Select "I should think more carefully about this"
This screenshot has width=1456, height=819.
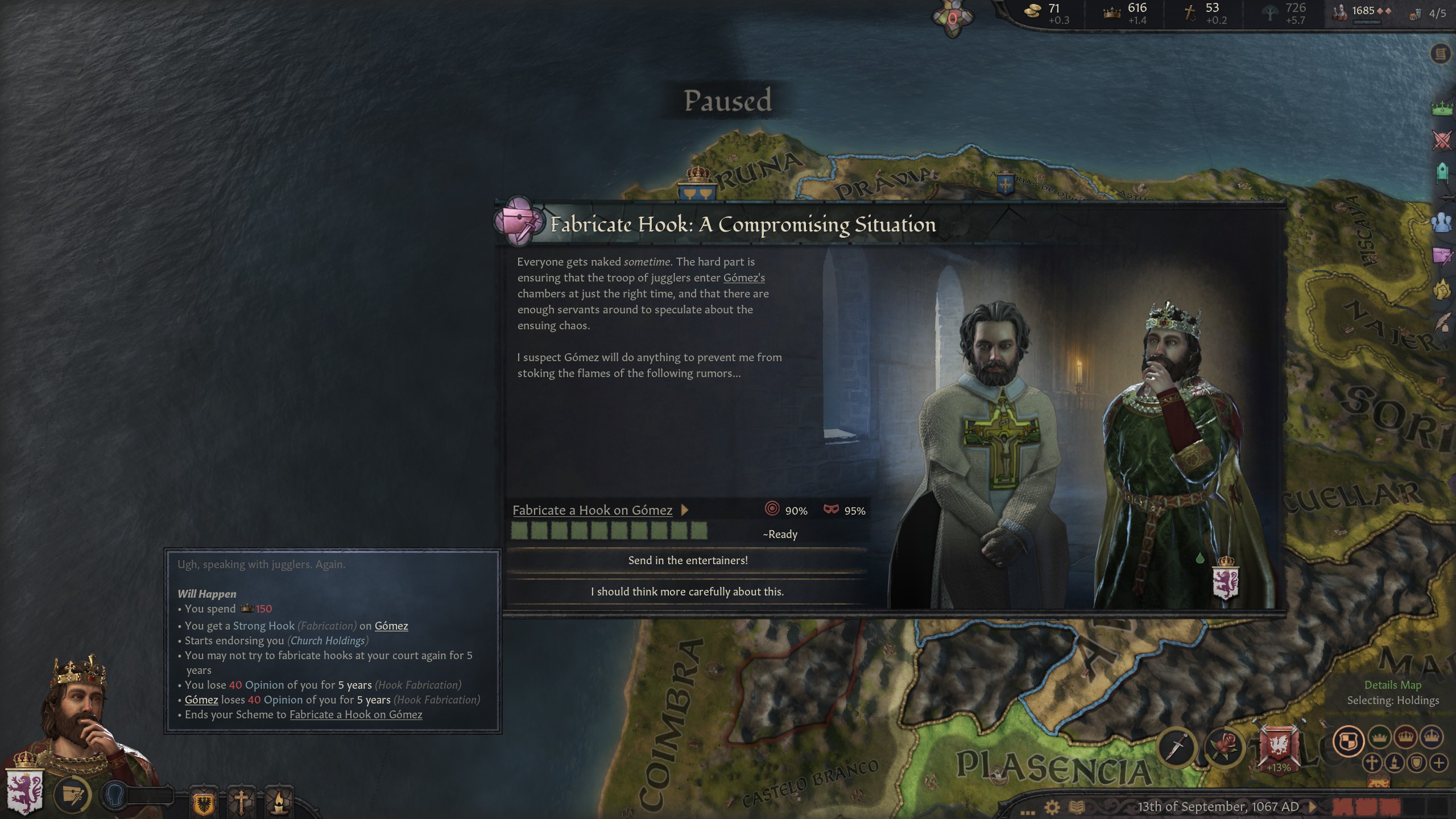(x=687, y=591)
